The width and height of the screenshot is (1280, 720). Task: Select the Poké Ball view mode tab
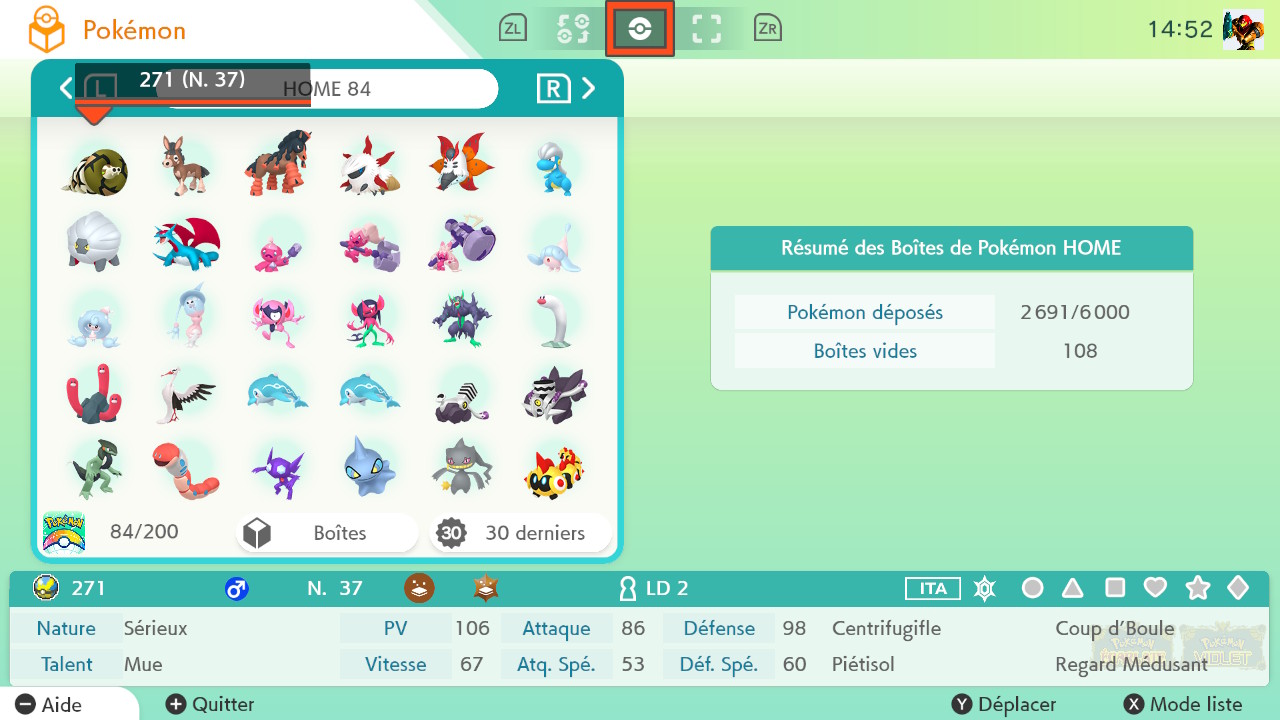point(640,29)
